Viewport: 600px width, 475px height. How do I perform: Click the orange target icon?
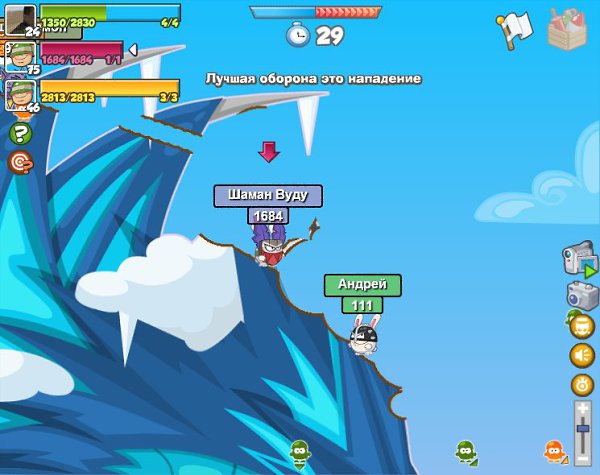point(20,162)
